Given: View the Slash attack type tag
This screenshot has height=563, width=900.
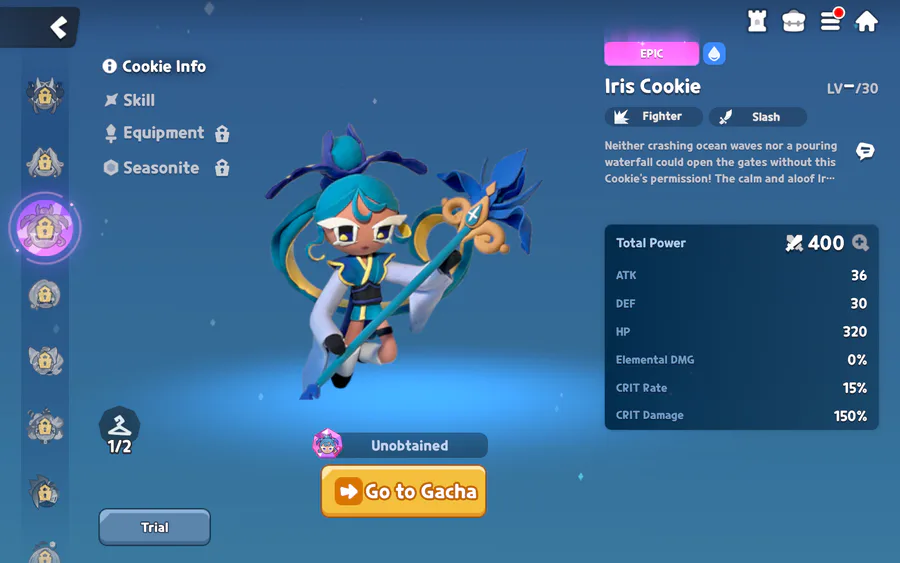Looking at the screenshot, I should pyautogui.click(x=757, y=117).
